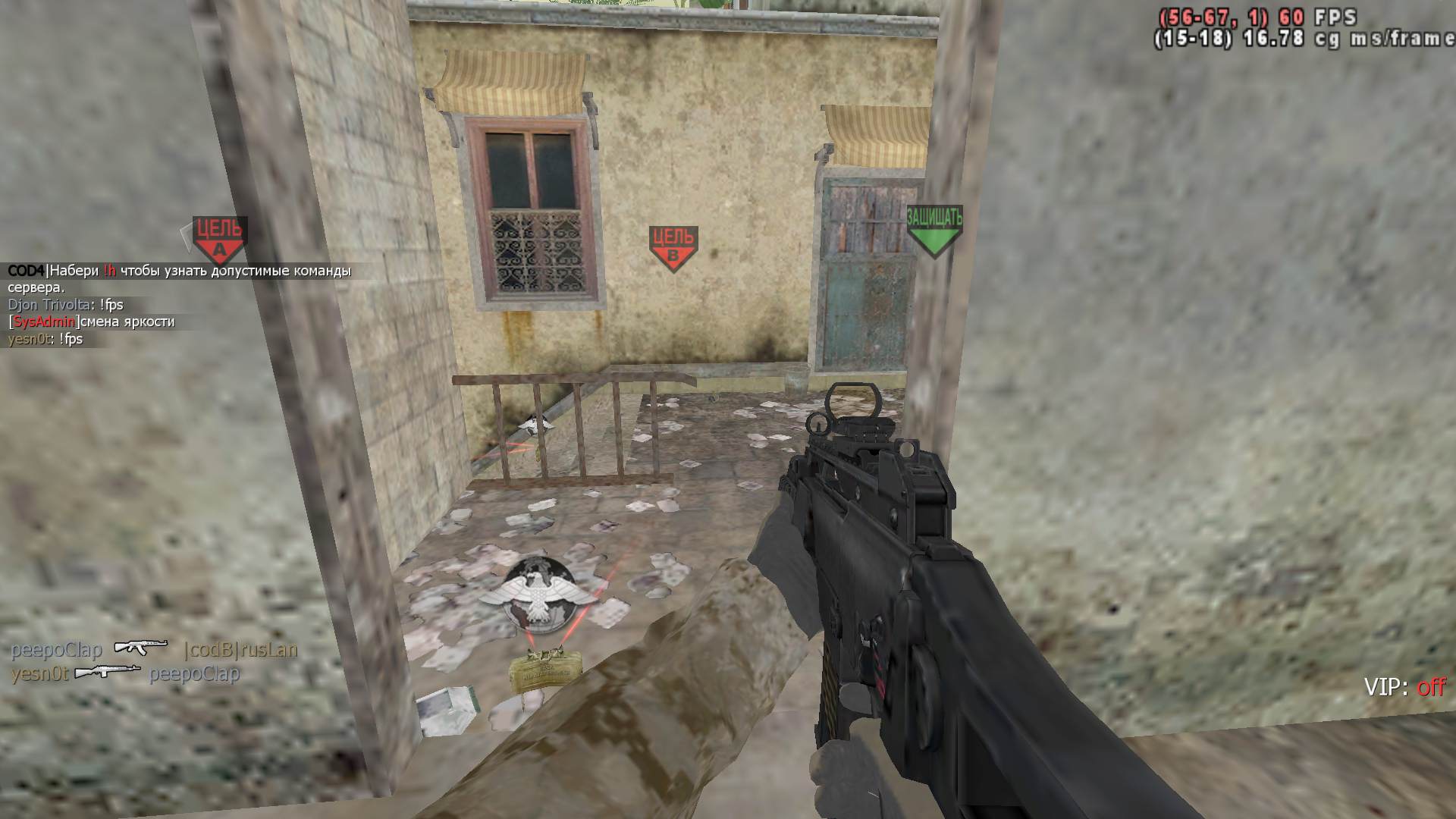Click the green defend objective marker
This screenshot has width=1456, height=819.
click(934, 230)
